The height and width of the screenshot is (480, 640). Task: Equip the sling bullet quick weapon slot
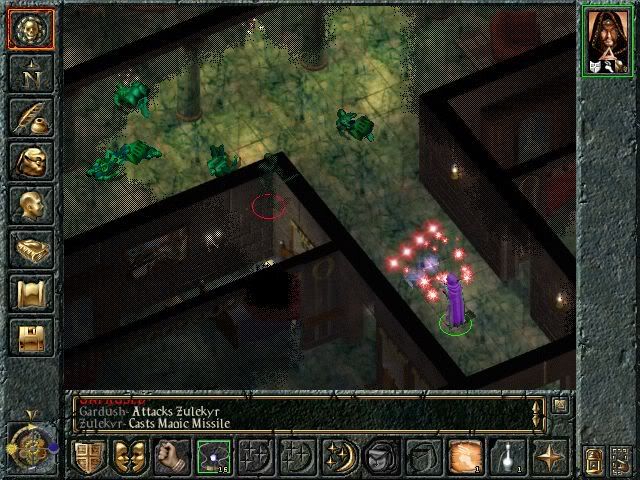click(x=211, y=456)
